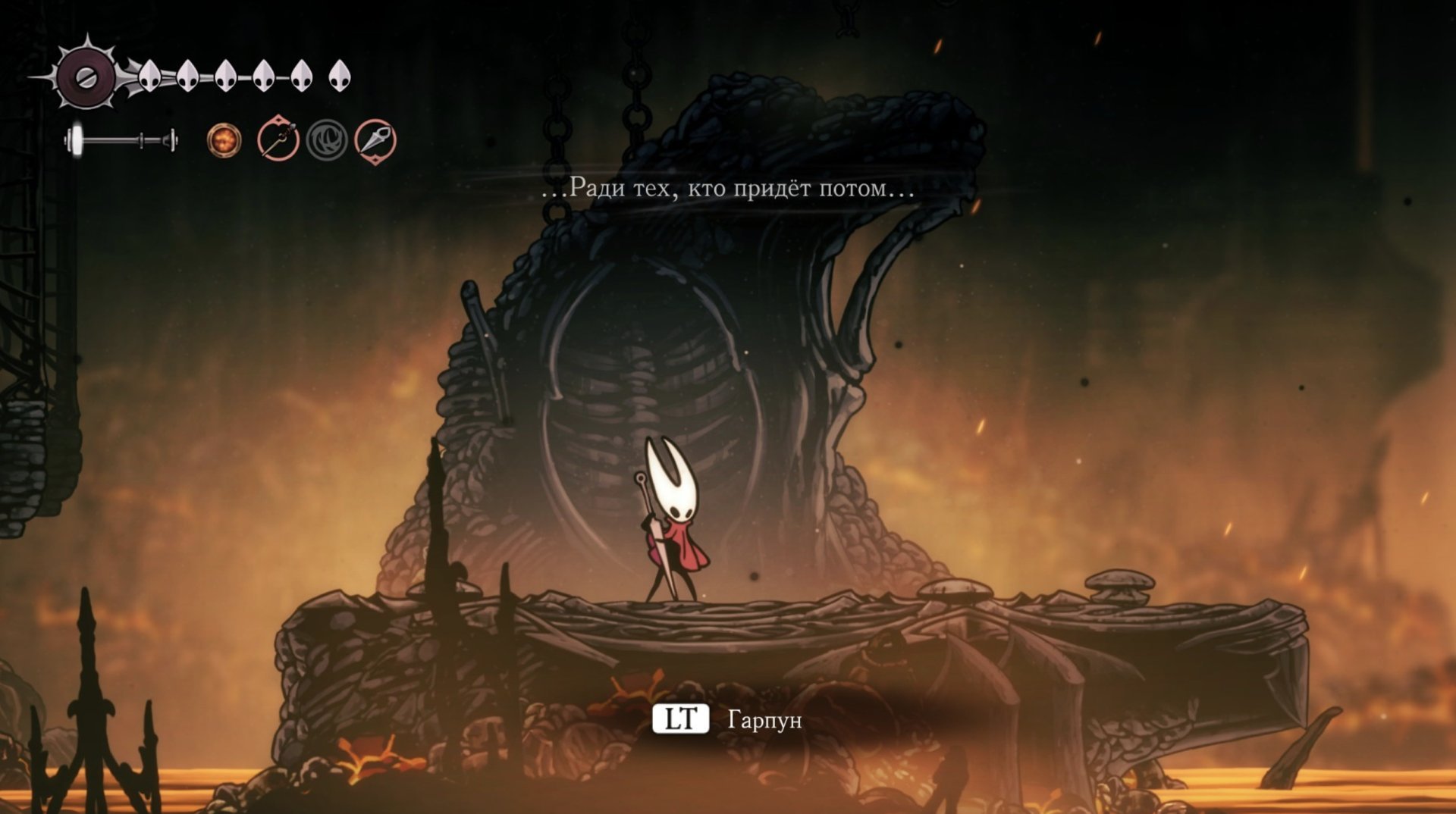The height and width of the screenshot is (814, 1456).
Task: Choose the needle pin tool icon
Action: tap(278, 139)
